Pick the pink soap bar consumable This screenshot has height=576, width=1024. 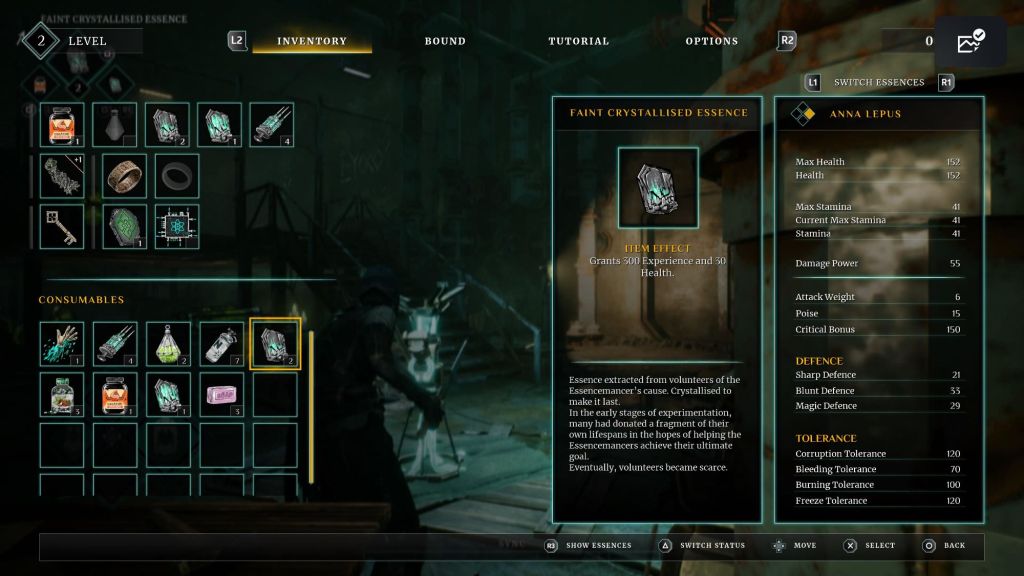pyautogui.click(x=221, y=395)
